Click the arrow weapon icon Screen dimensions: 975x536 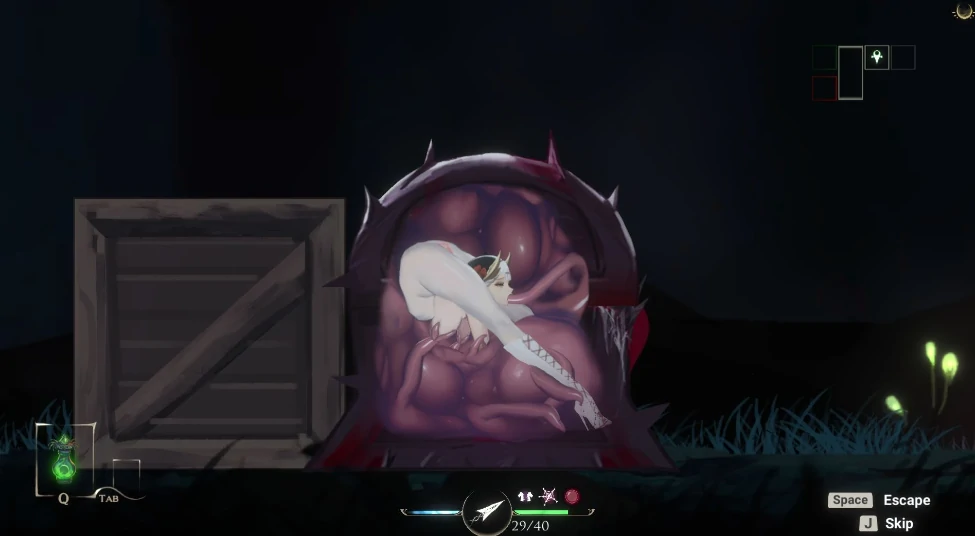click(x=487, y=511)
